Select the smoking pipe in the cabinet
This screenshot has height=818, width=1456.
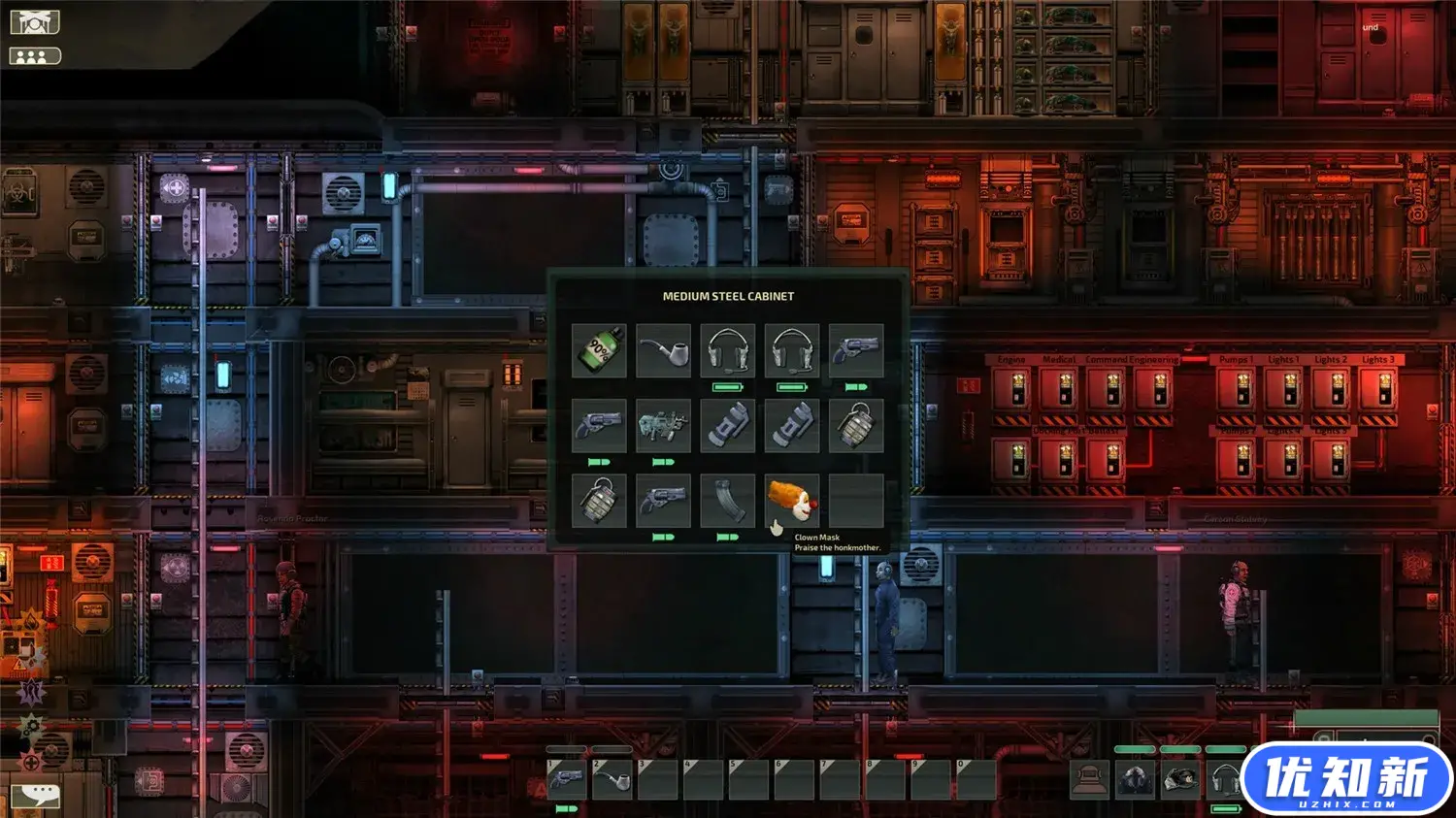click(664, 350)
